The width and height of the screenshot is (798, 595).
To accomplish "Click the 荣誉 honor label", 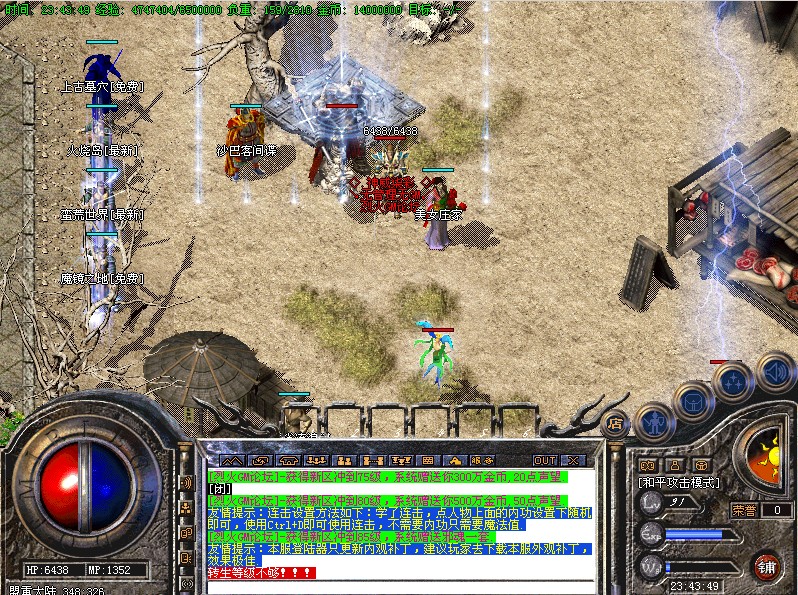I will pos(743,509).
